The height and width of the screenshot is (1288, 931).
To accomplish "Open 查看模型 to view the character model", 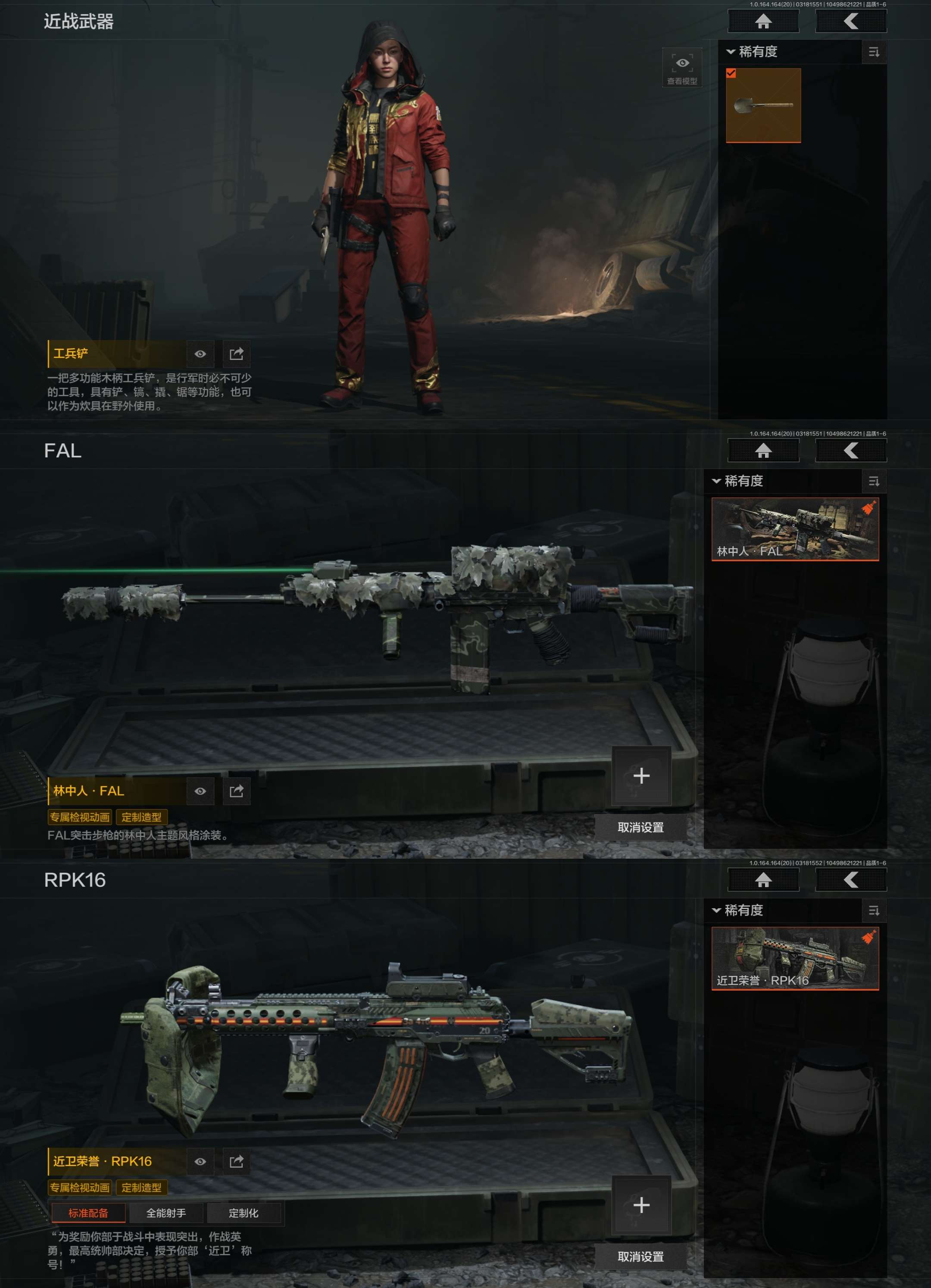I will coord(682,68).
